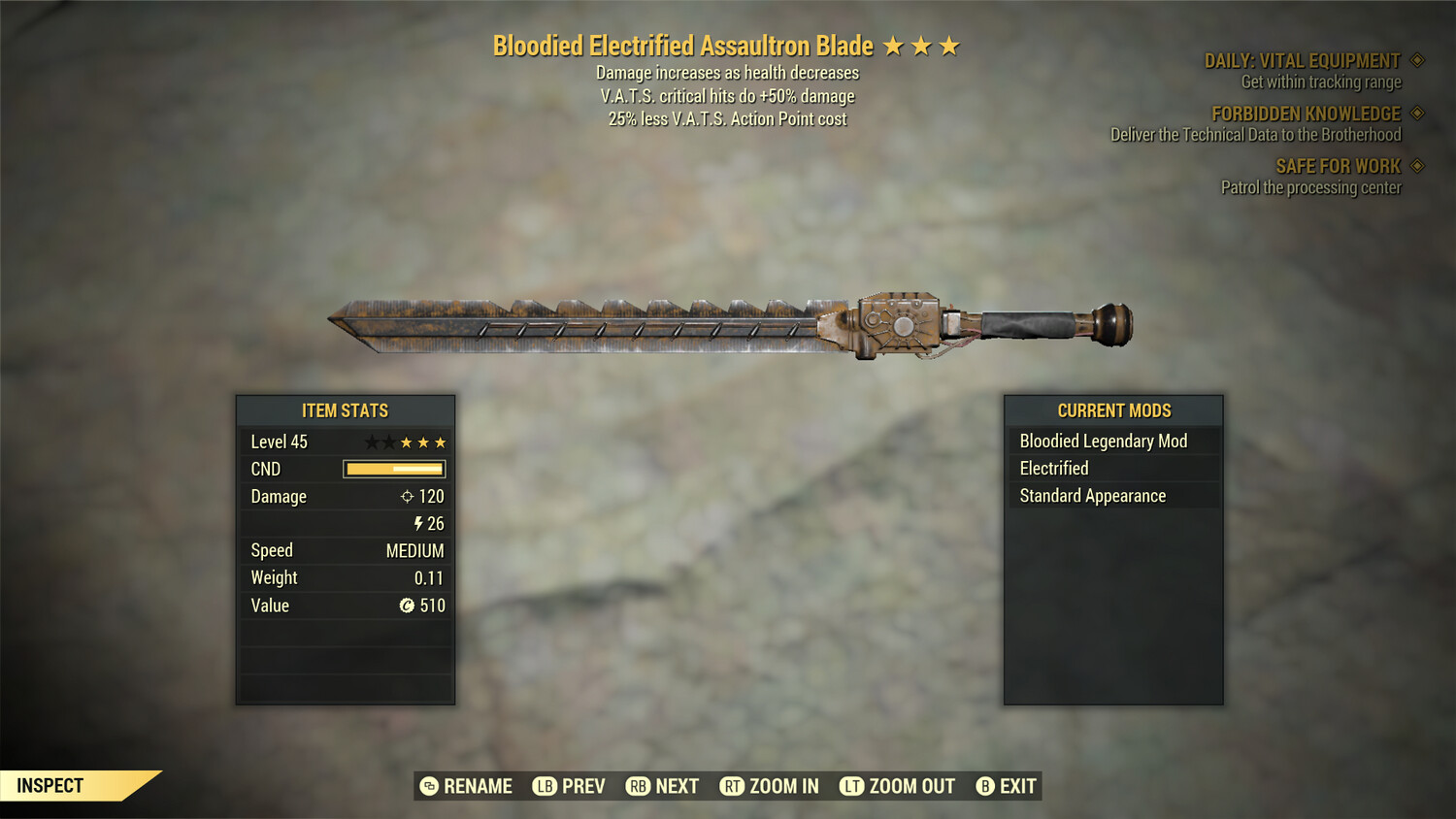Click the B button exit icon
The width and height of the screenshot is (1456, 819).
986,786
